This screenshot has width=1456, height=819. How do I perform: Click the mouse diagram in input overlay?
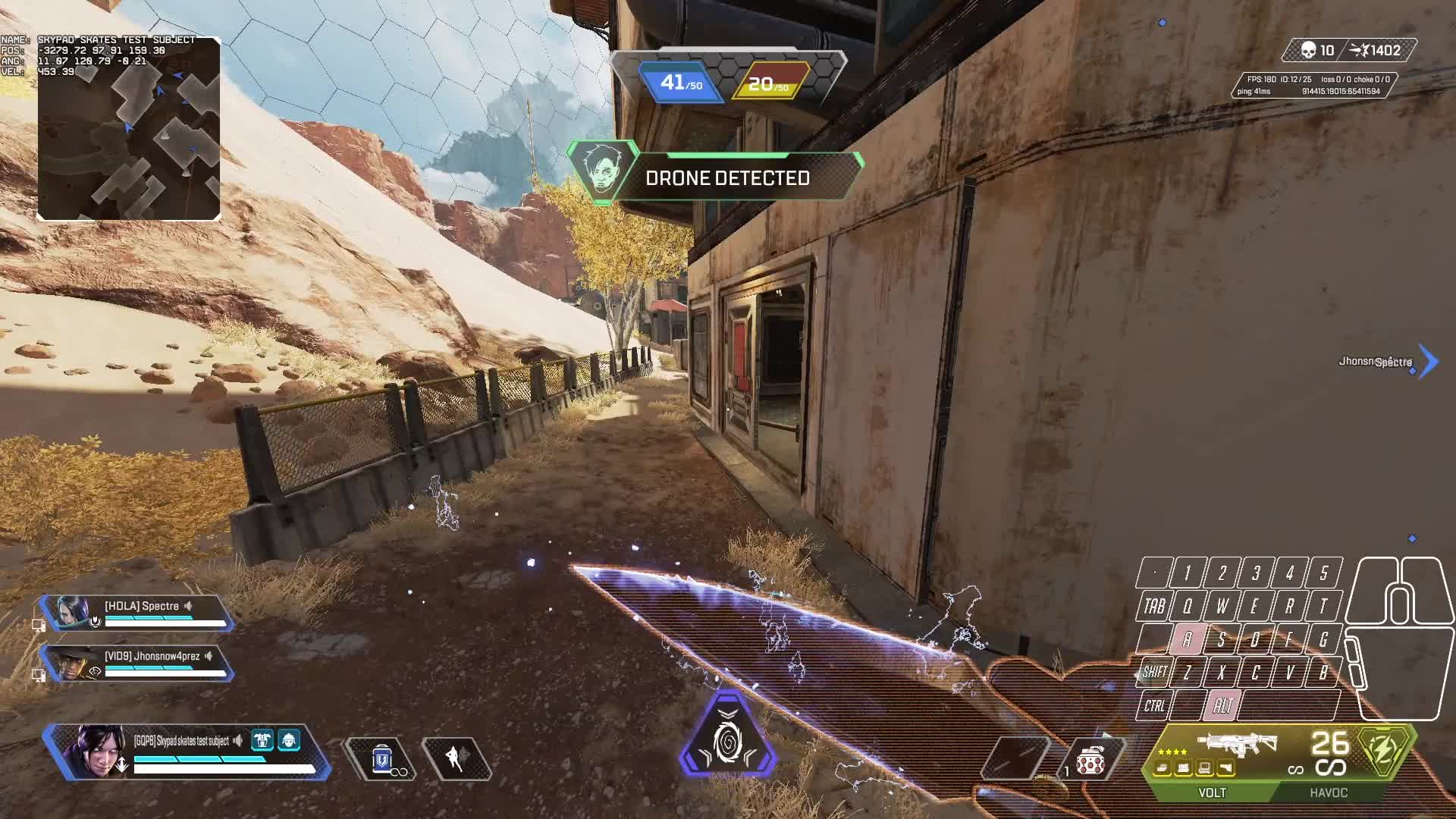click(x=1400, y=637)
